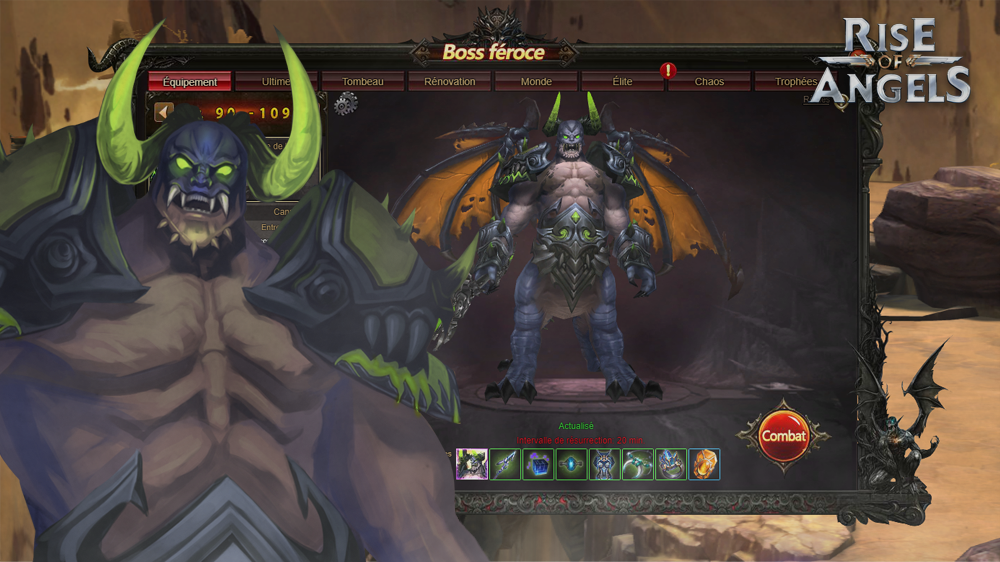Open the Ultime tab
1000x562 pixels.
tap(276, 81)
